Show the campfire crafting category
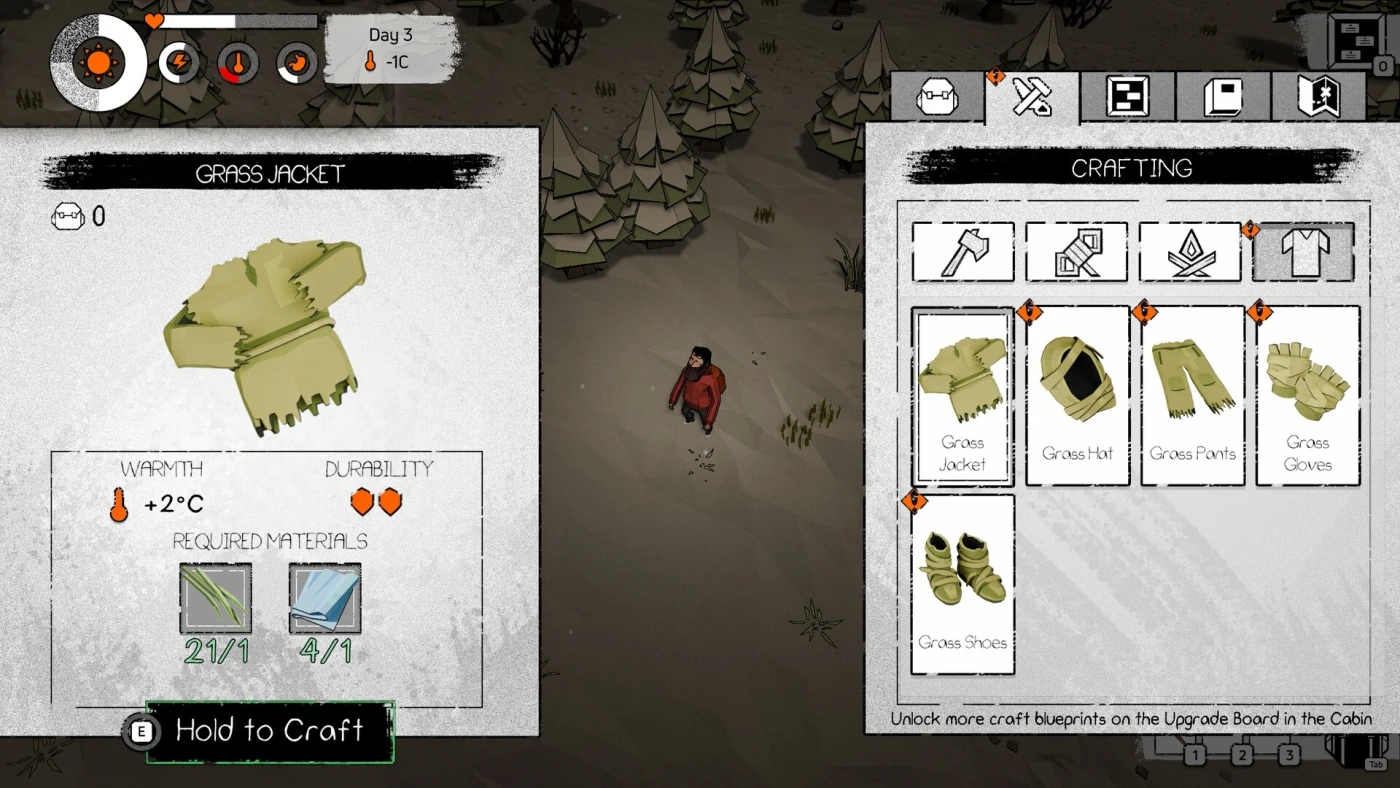The height and width of the screenshot is (788, 1400). pyautogui.click(x=1190, y=252)
